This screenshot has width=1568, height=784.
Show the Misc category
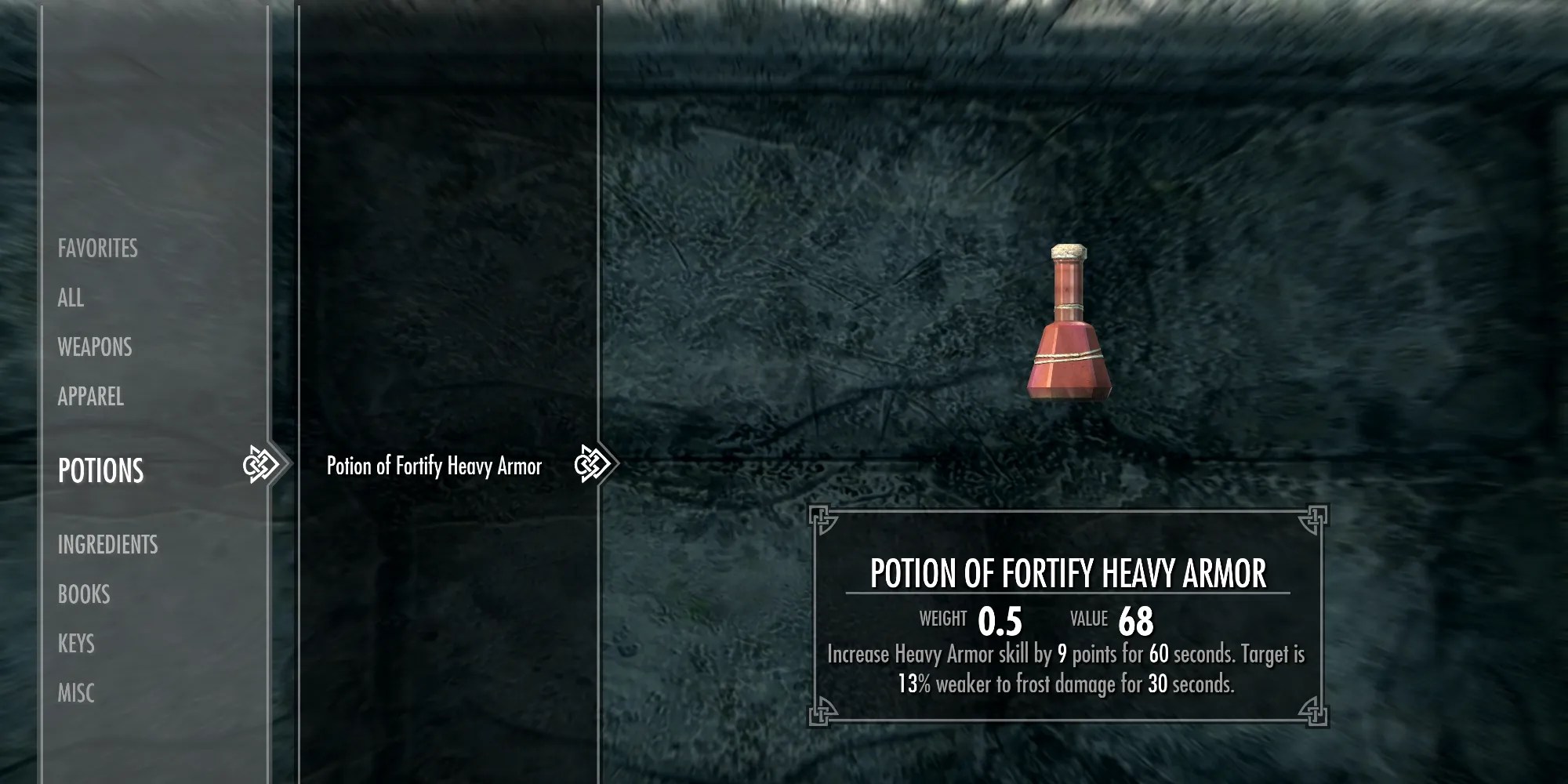(76, 693)
